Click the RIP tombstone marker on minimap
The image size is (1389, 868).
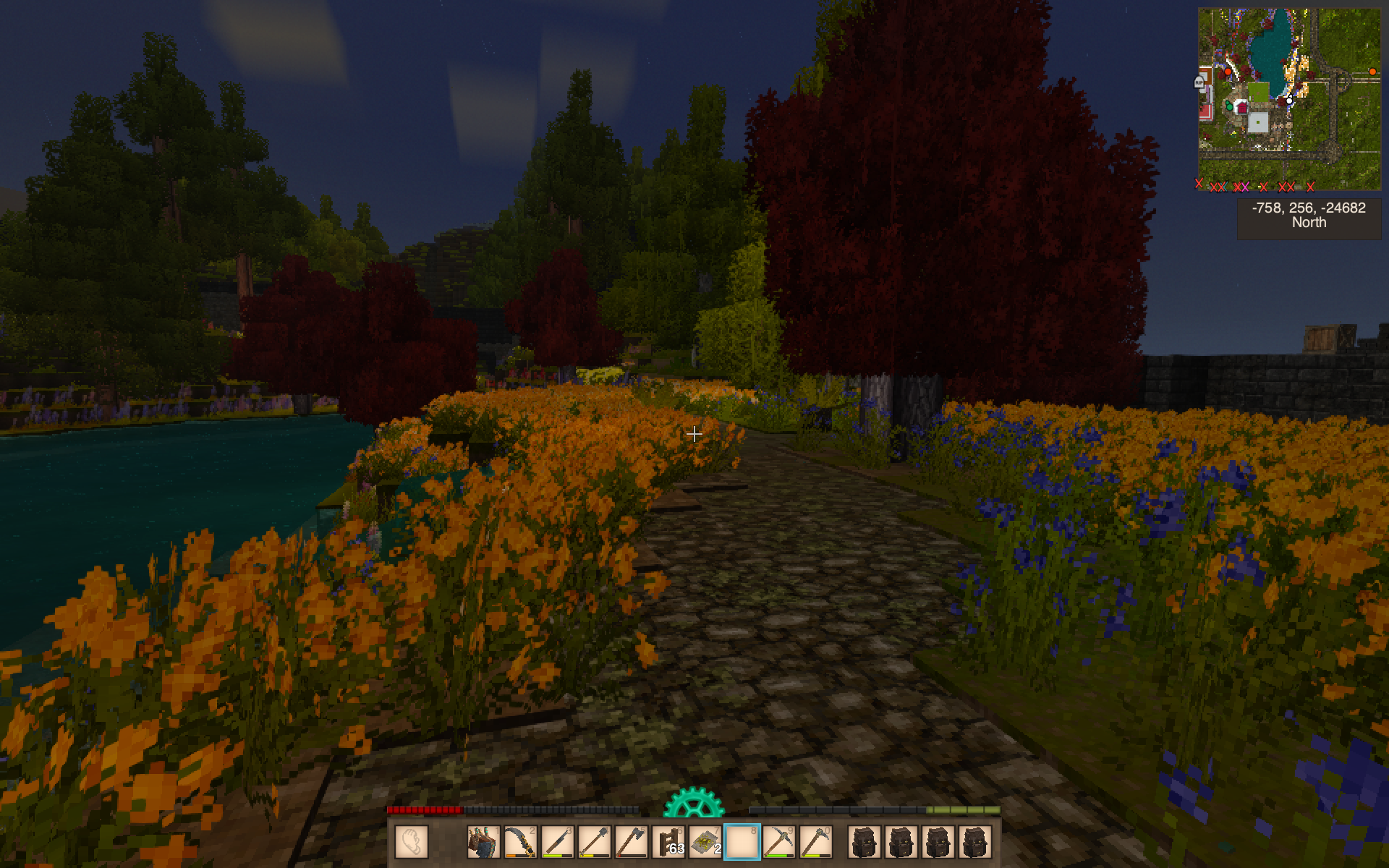click(1199, 82)
